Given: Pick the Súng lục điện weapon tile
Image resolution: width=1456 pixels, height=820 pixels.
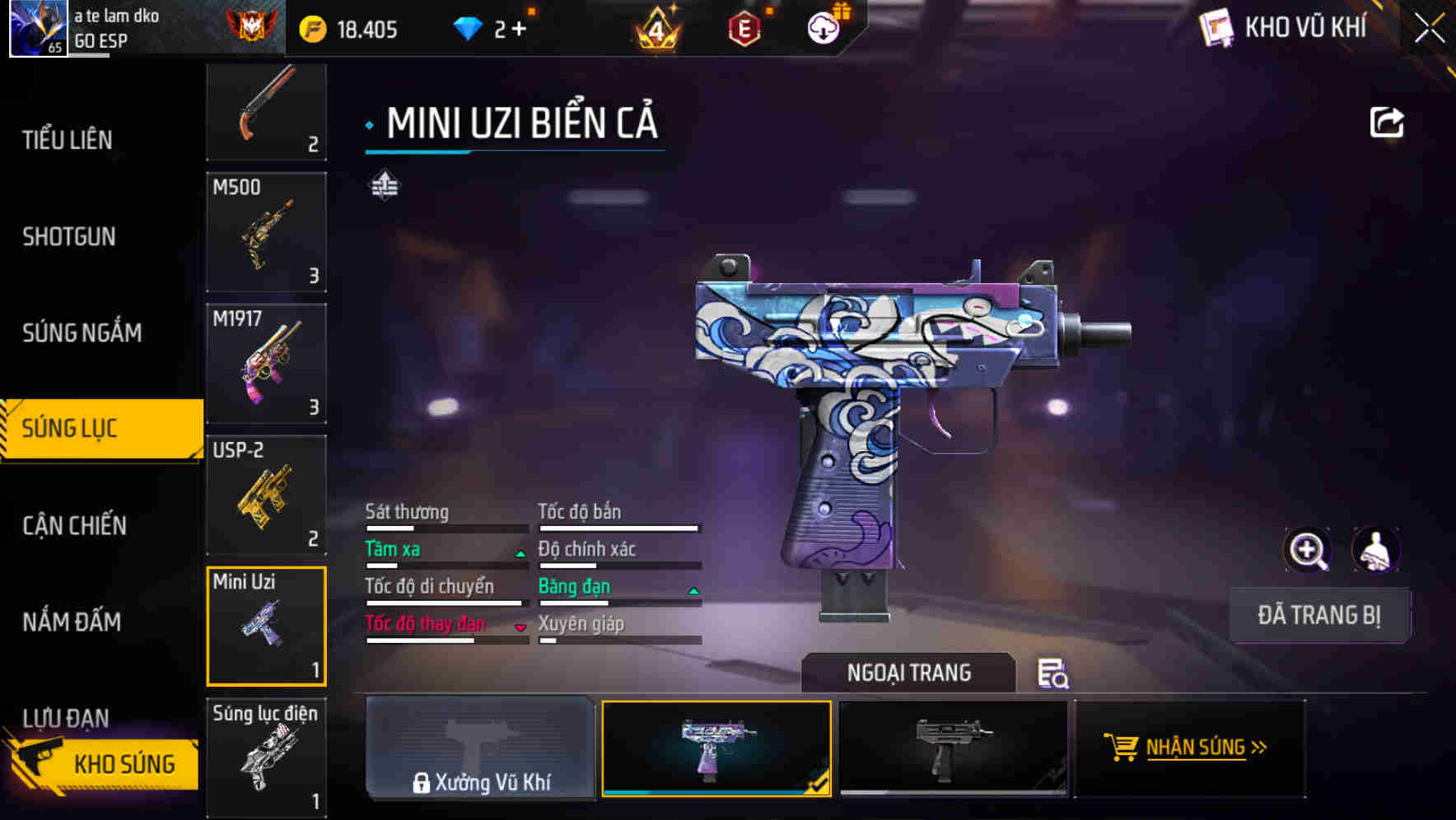Looking at the screenshot, I should (266, 757).
